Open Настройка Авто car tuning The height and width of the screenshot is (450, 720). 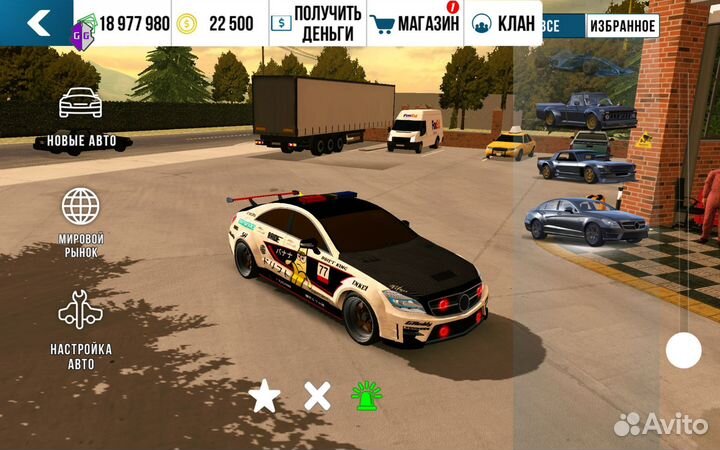point(81,328)
